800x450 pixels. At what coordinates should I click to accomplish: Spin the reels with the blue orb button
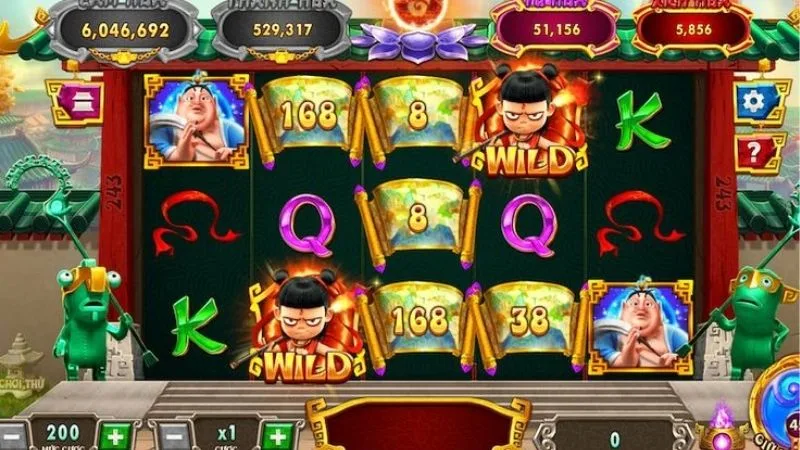[x=781, y=405]
